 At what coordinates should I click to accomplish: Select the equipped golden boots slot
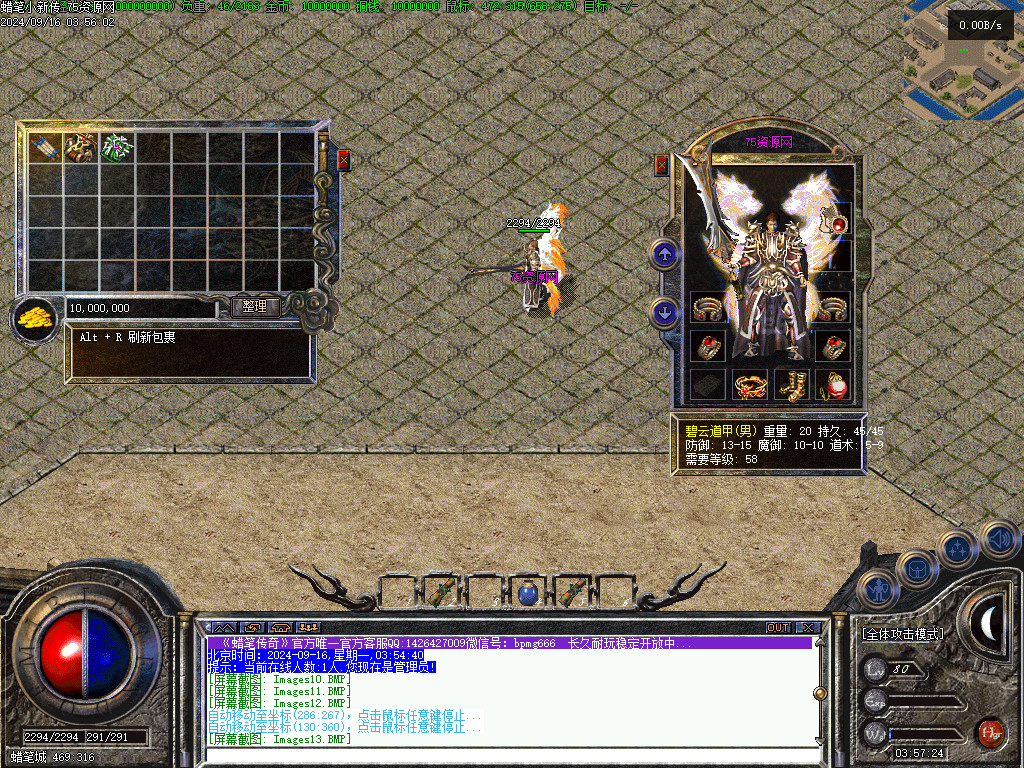[x=793, y=385]
